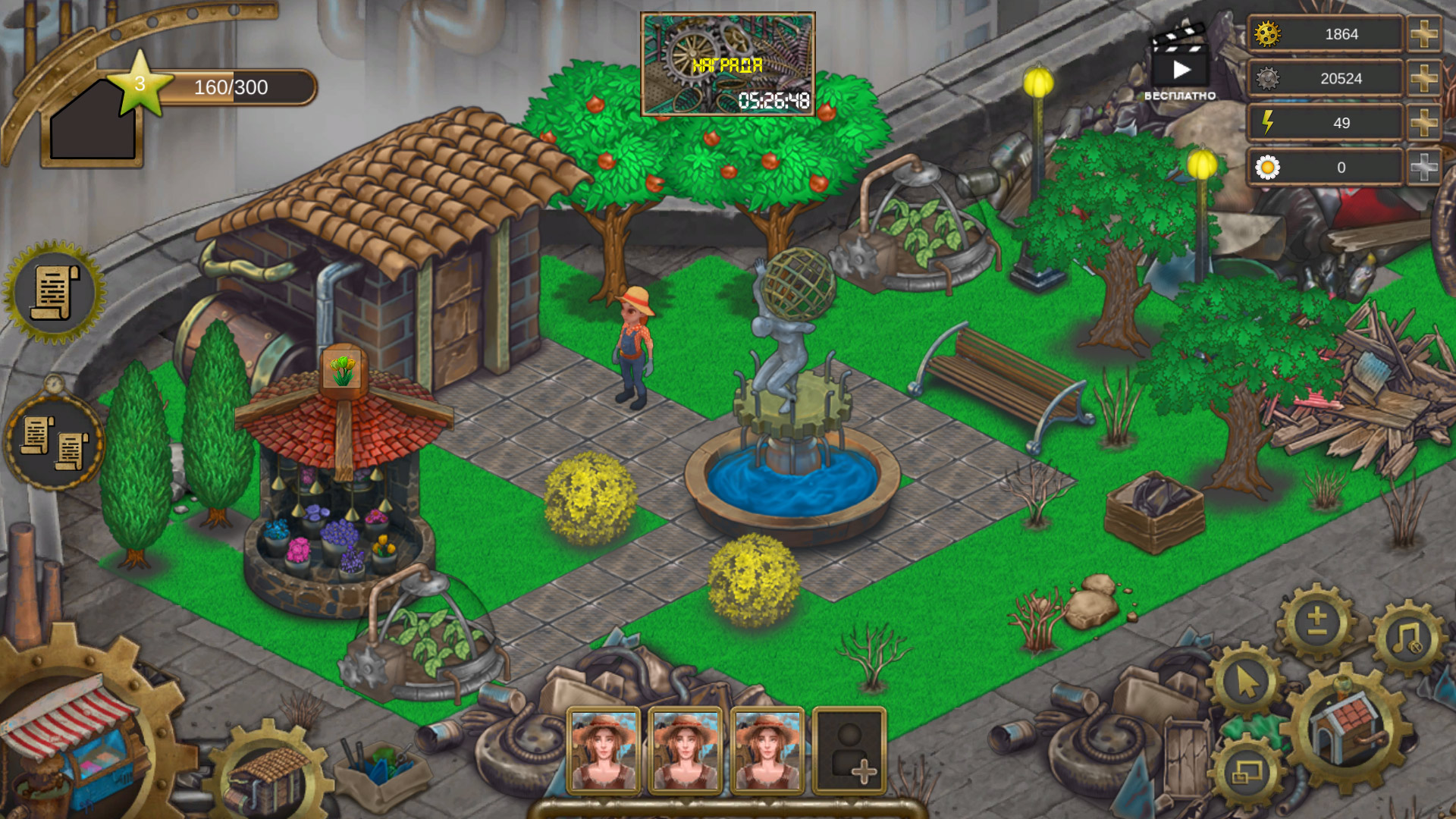Open the НАГРАДА reward timer panel
Screen dimensions: 1456x819
[x=729, y=62]
